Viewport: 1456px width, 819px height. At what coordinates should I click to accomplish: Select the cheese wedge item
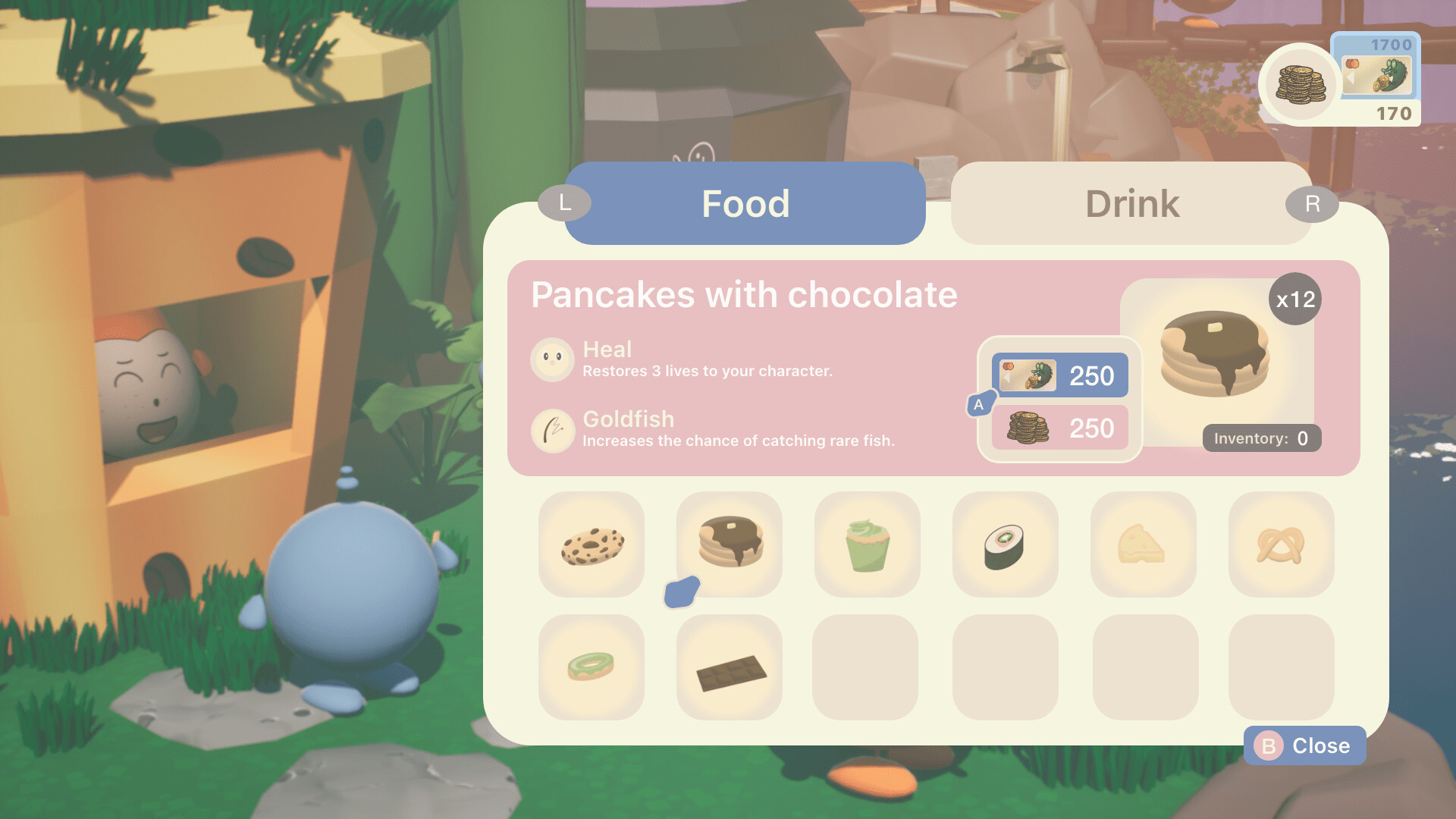point(1144,544)
